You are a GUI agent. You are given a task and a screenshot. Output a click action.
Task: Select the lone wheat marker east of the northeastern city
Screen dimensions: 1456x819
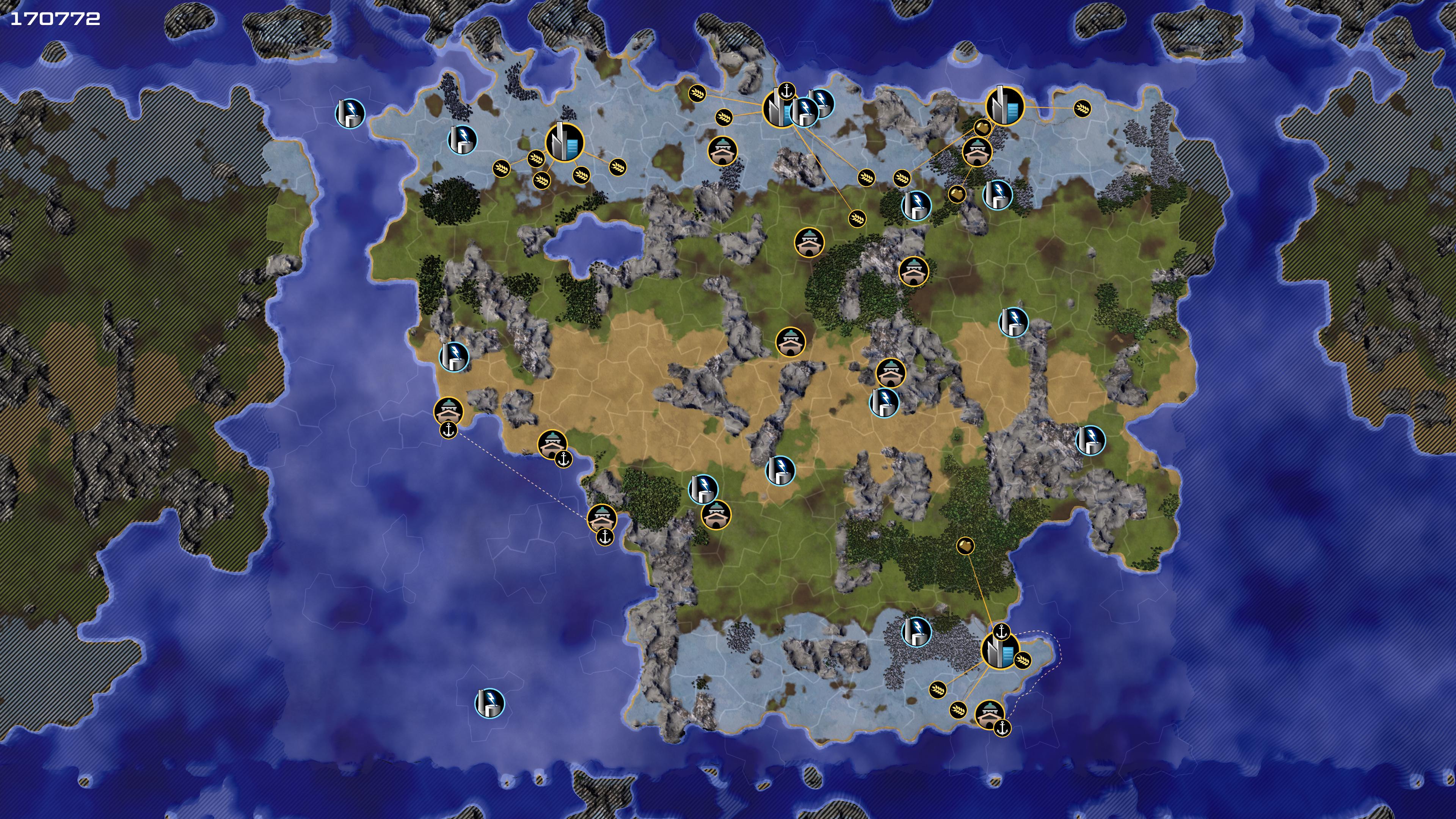[1082, 108]
